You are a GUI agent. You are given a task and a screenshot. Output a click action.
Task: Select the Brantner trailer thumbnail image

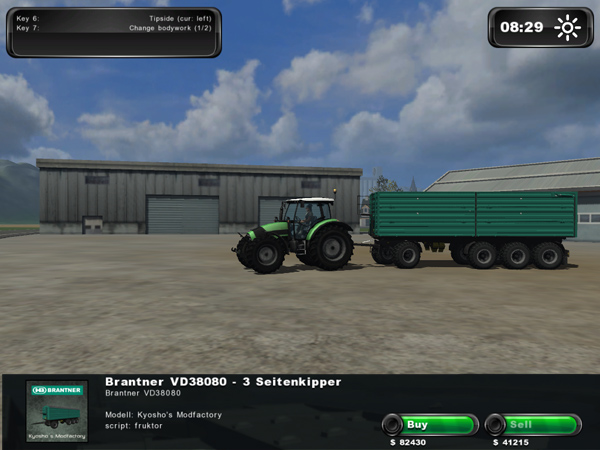[x=57, y=411]
